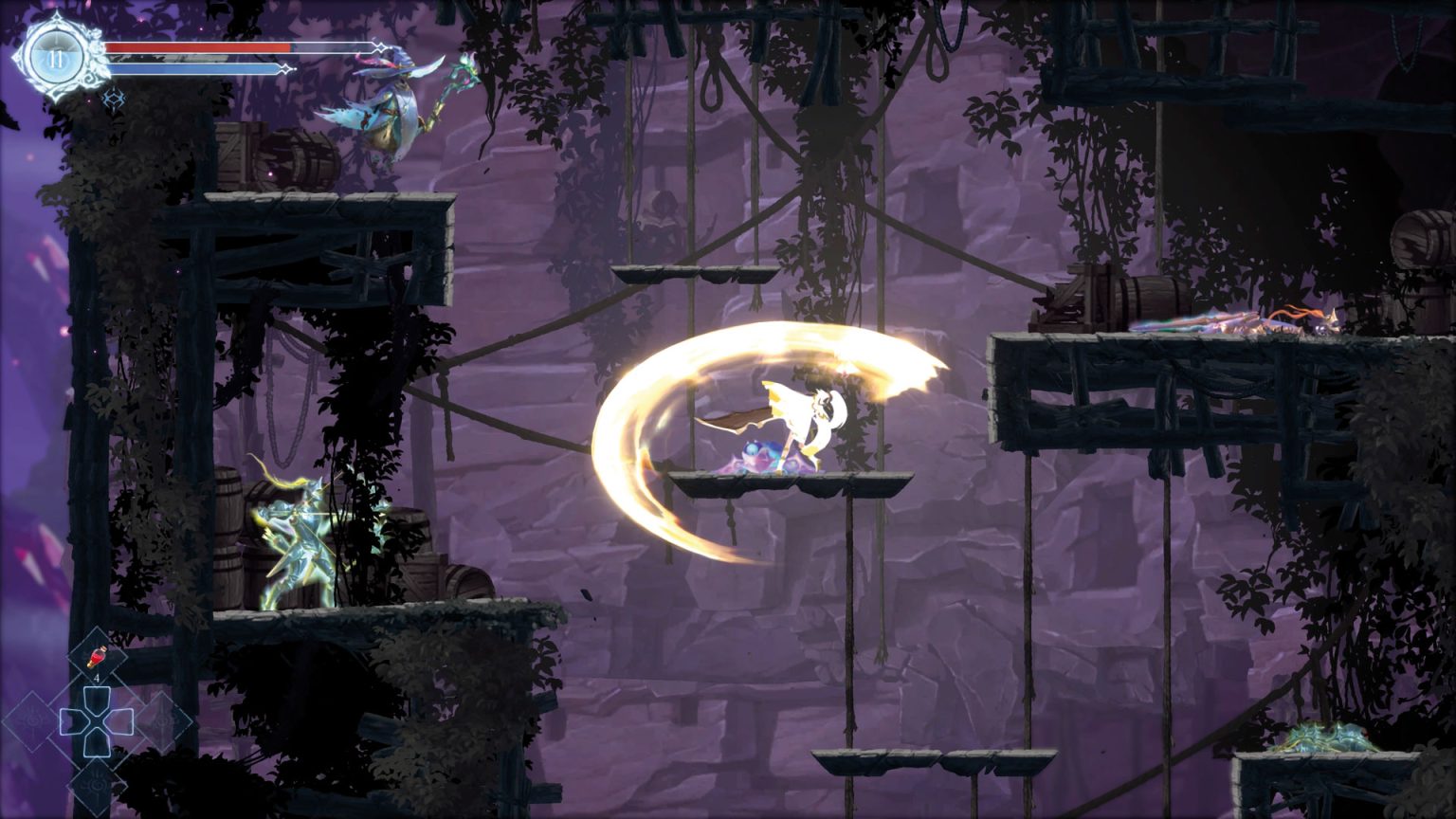The height and width of the screenshot is (819, 1456).
Task: Click the top slot of the d-pad selector
Action: click(96, 698)
